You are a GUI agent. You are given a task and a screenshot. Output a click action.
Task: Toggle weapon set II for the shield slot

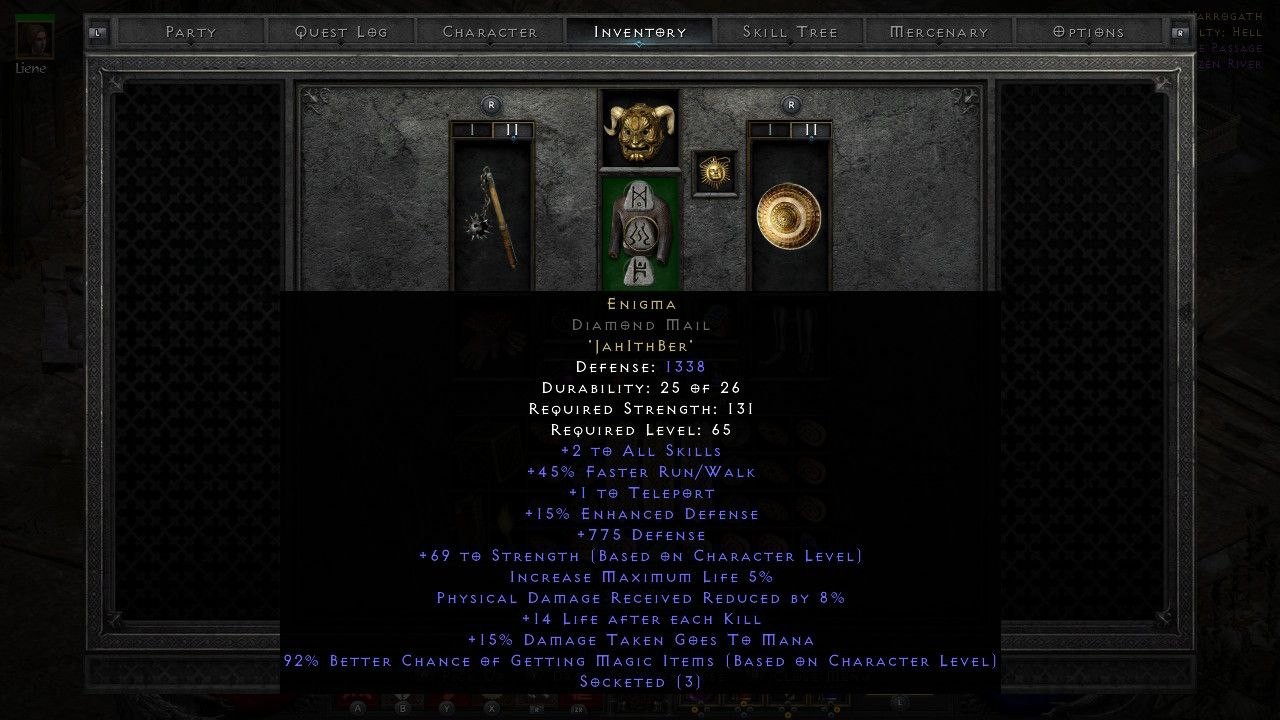click(x=812, y=130)
